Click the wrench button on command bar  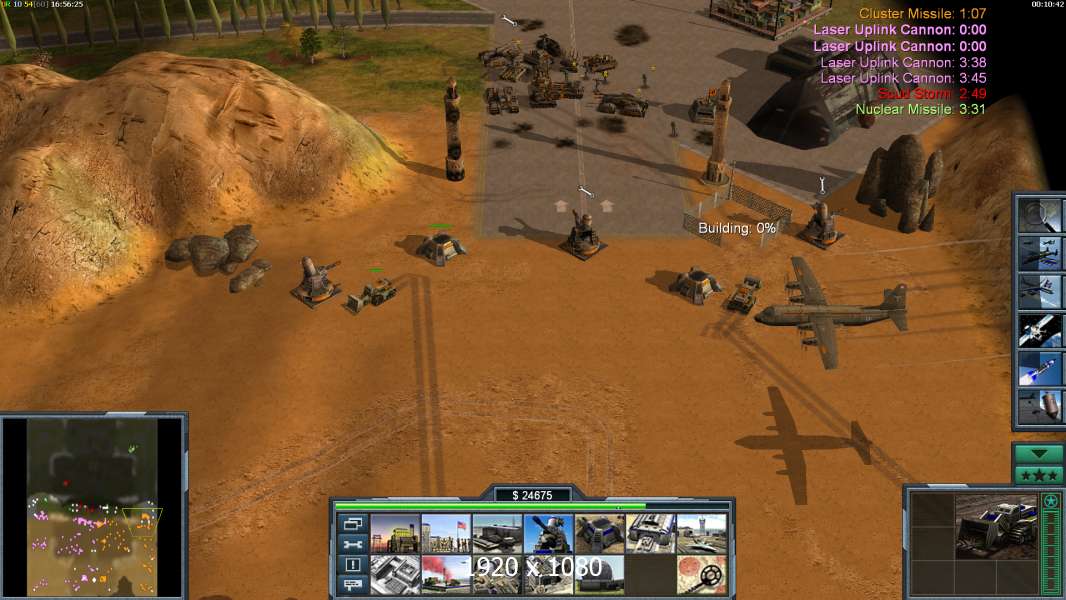pyautogui.click(x=352, y=544)
